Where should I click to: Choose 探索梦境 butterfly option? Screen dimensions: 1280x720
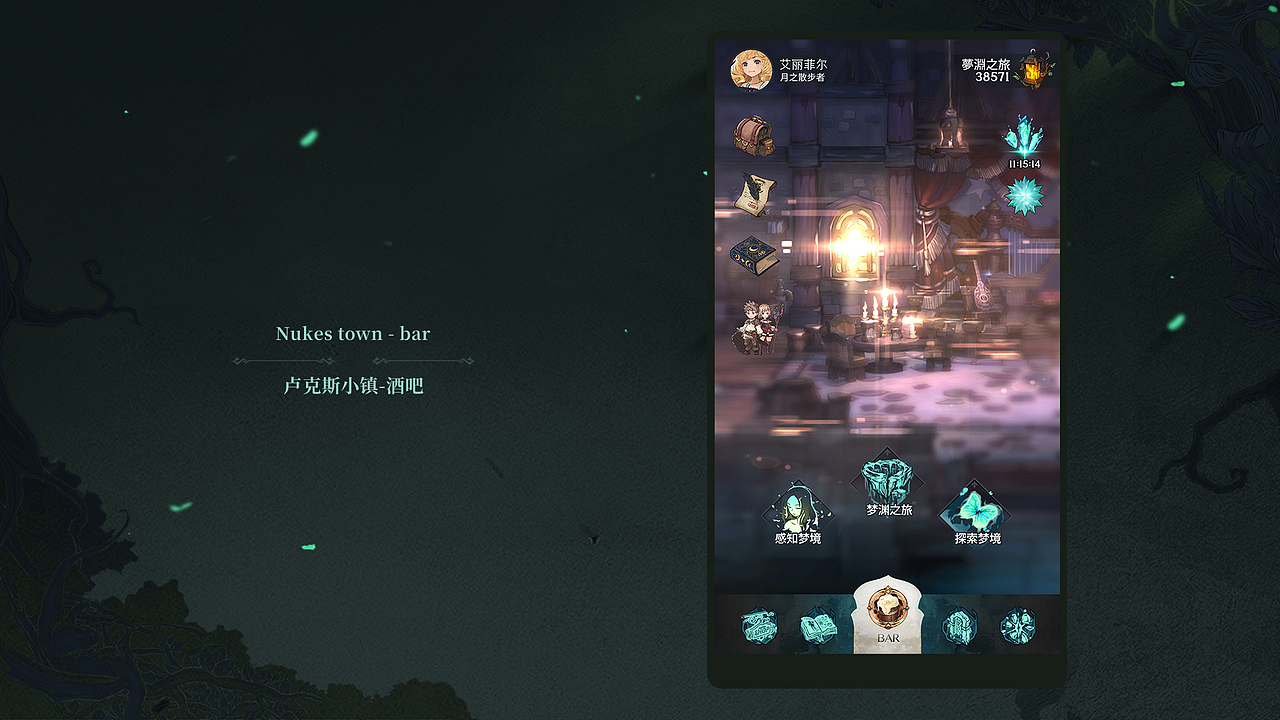coord(976,512)
